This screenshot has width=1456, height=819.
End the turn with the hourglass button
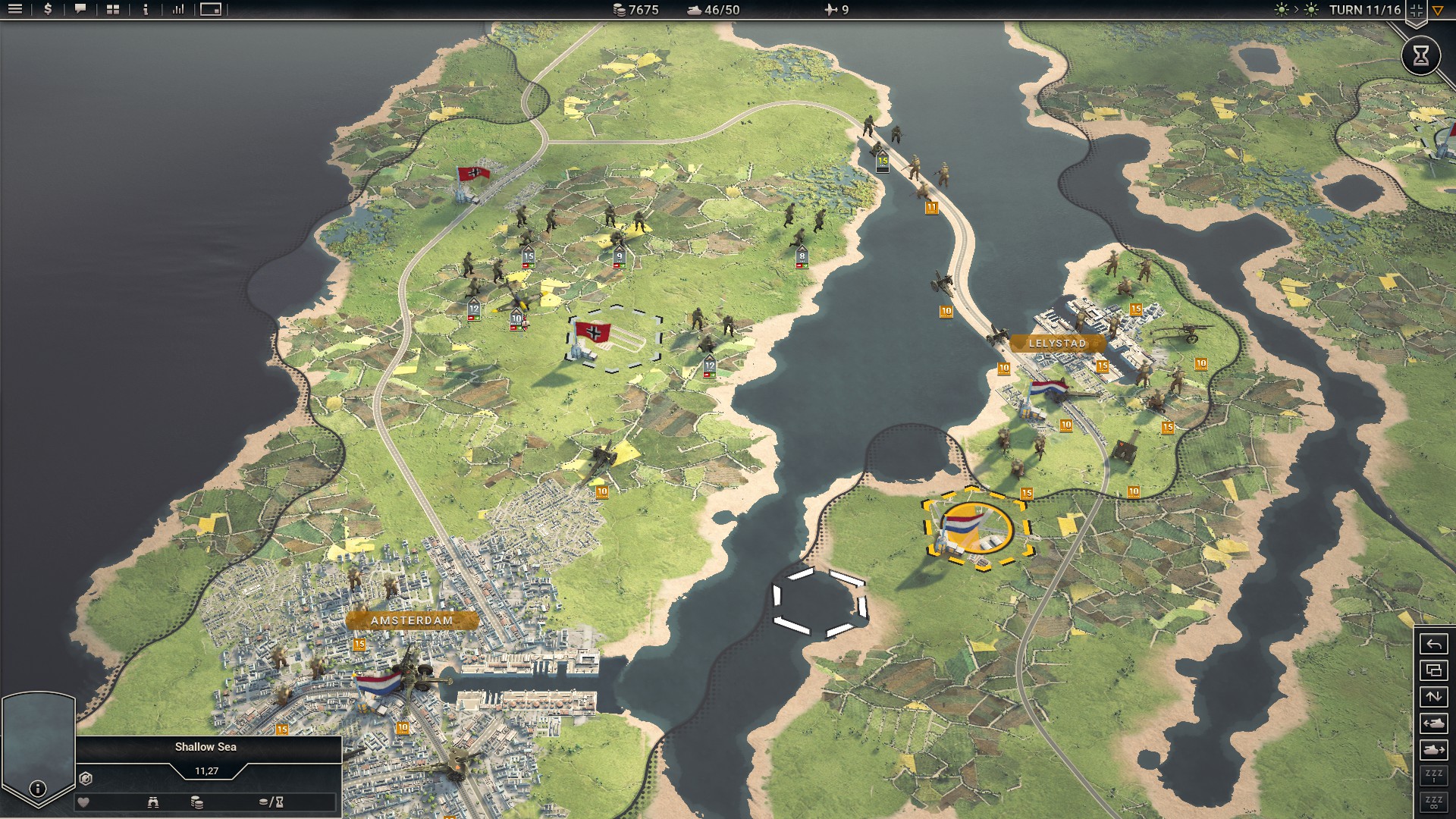[1420, 55]
